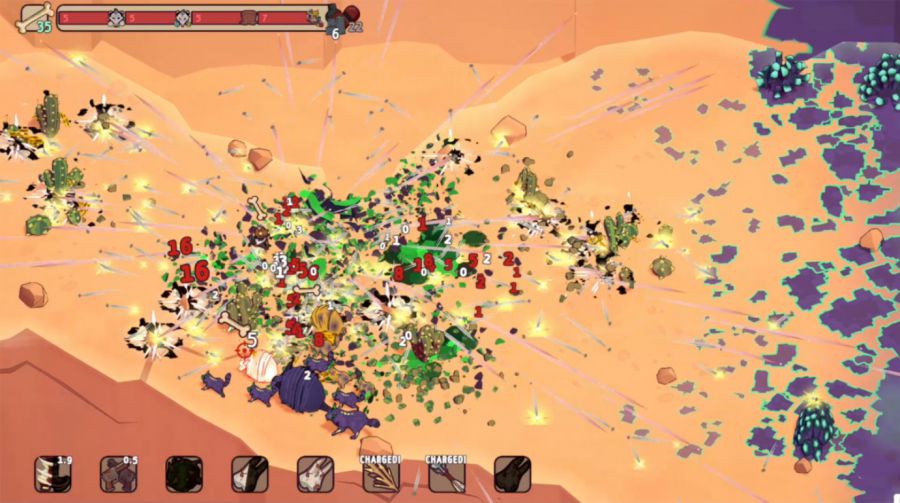Fire the charged golden feather ability
Image resolution: width=900 pixels, height=503 pixels.
pos(380,475)
